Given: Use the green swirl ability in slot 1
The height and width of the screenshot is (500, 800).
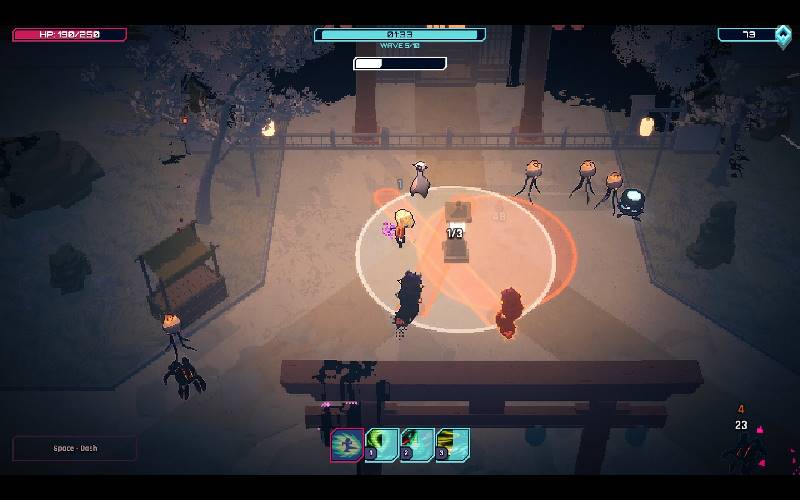Looking at the screenshot, I should click(382, 444).
